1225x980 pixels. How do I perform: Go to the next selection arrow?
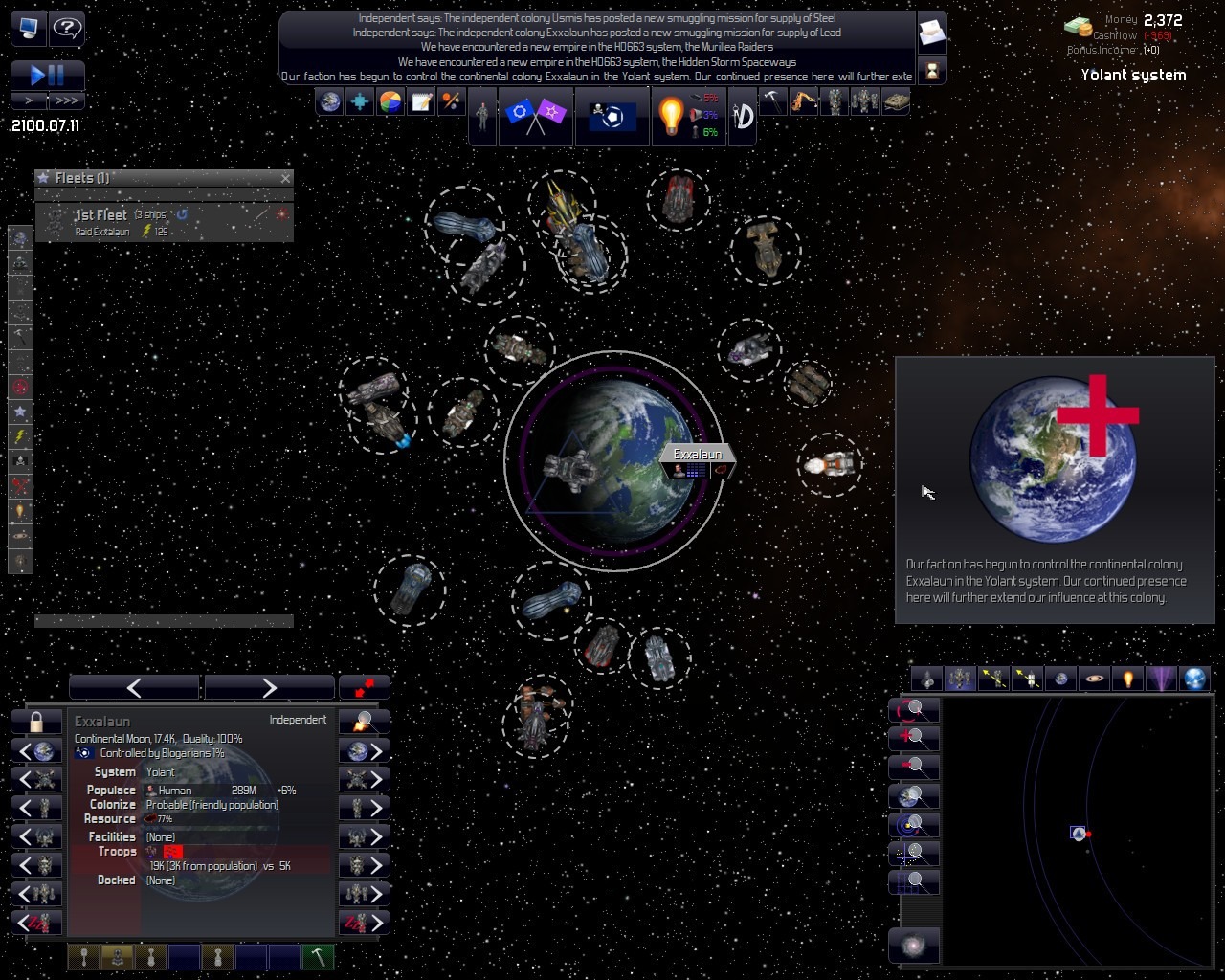[269, 687]
